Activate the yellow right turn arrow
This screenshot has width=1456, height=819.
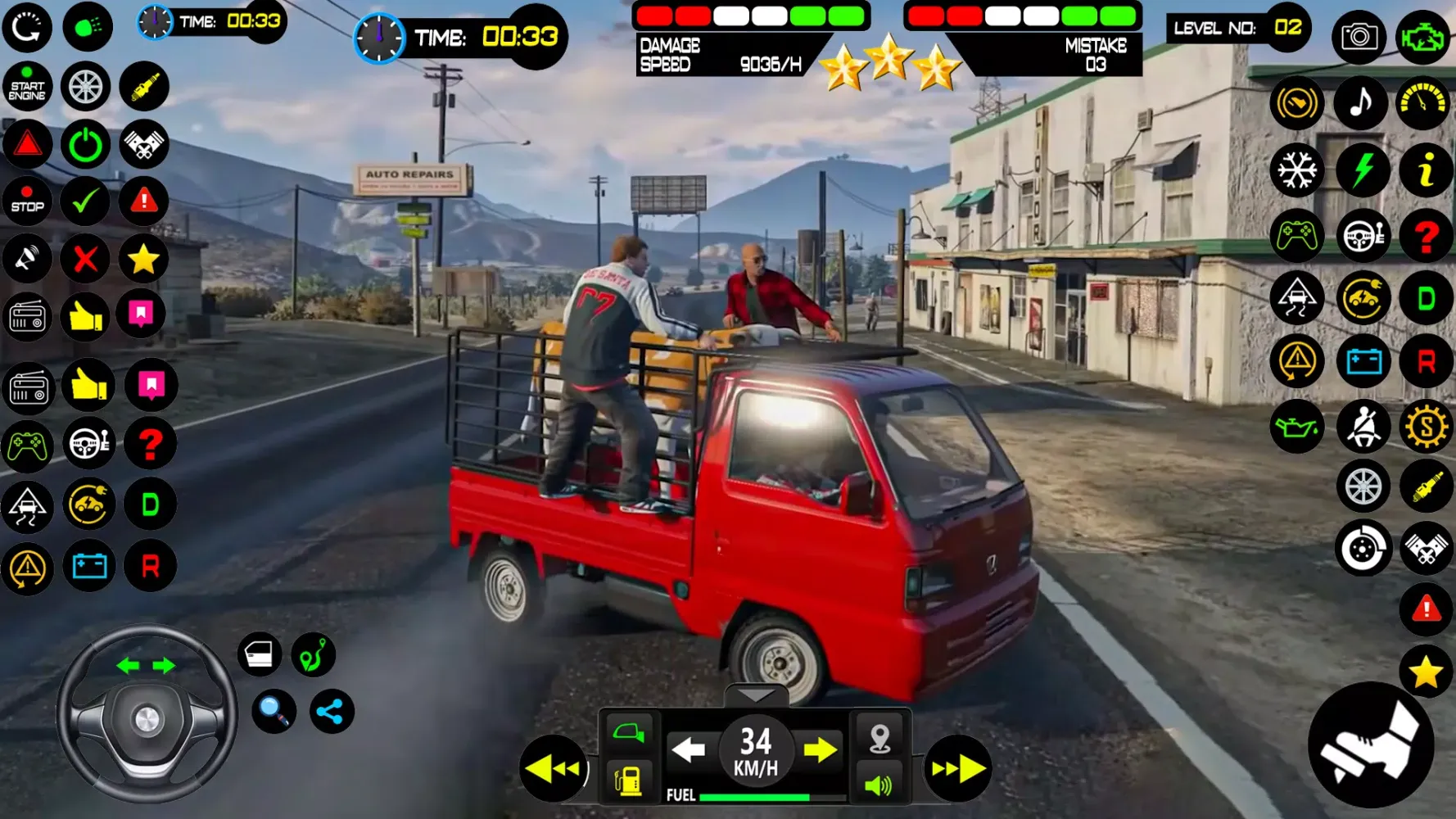(821, 749)
